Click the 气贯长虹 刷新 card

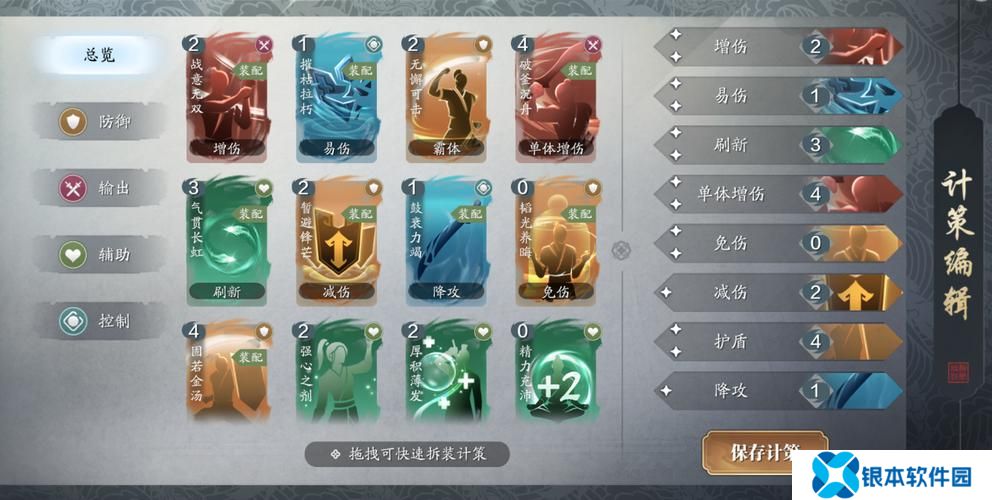tap(227, 240)
